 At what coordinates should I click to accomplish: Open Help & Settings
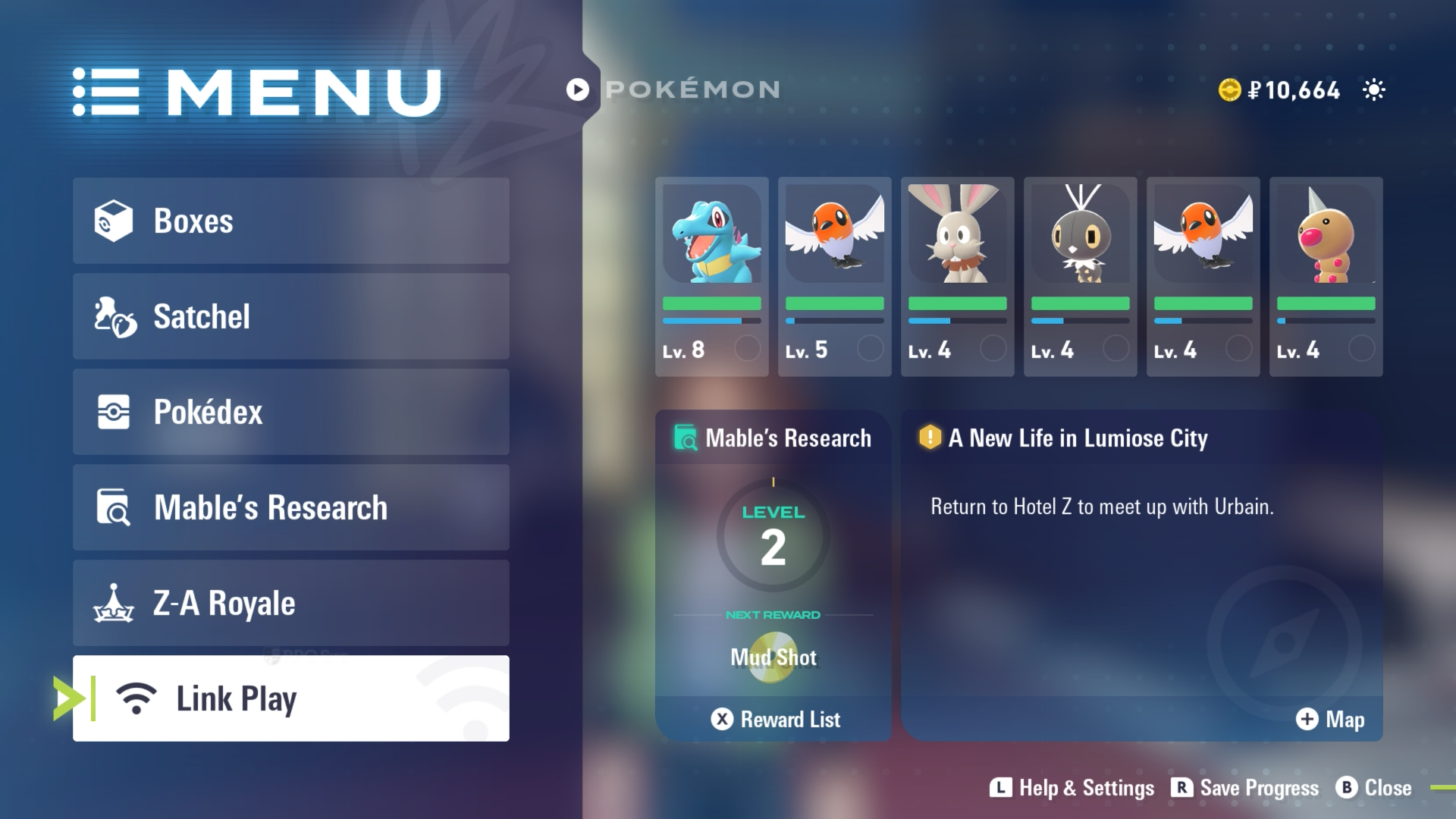pyautogui.click(x=1072, y=788)
